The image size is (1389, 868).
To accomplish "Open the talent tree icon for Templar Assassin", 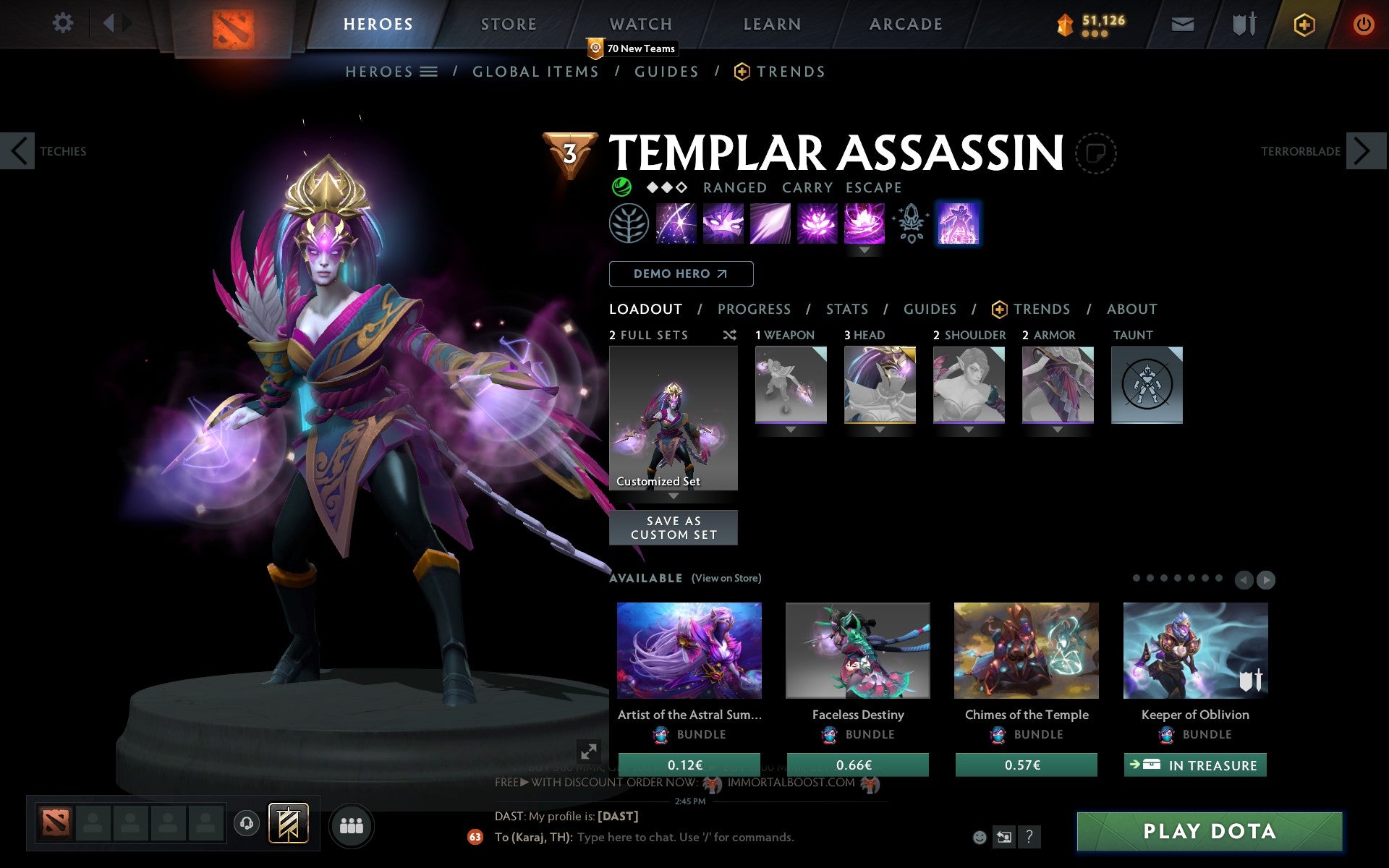I will [x=629, y=224].
